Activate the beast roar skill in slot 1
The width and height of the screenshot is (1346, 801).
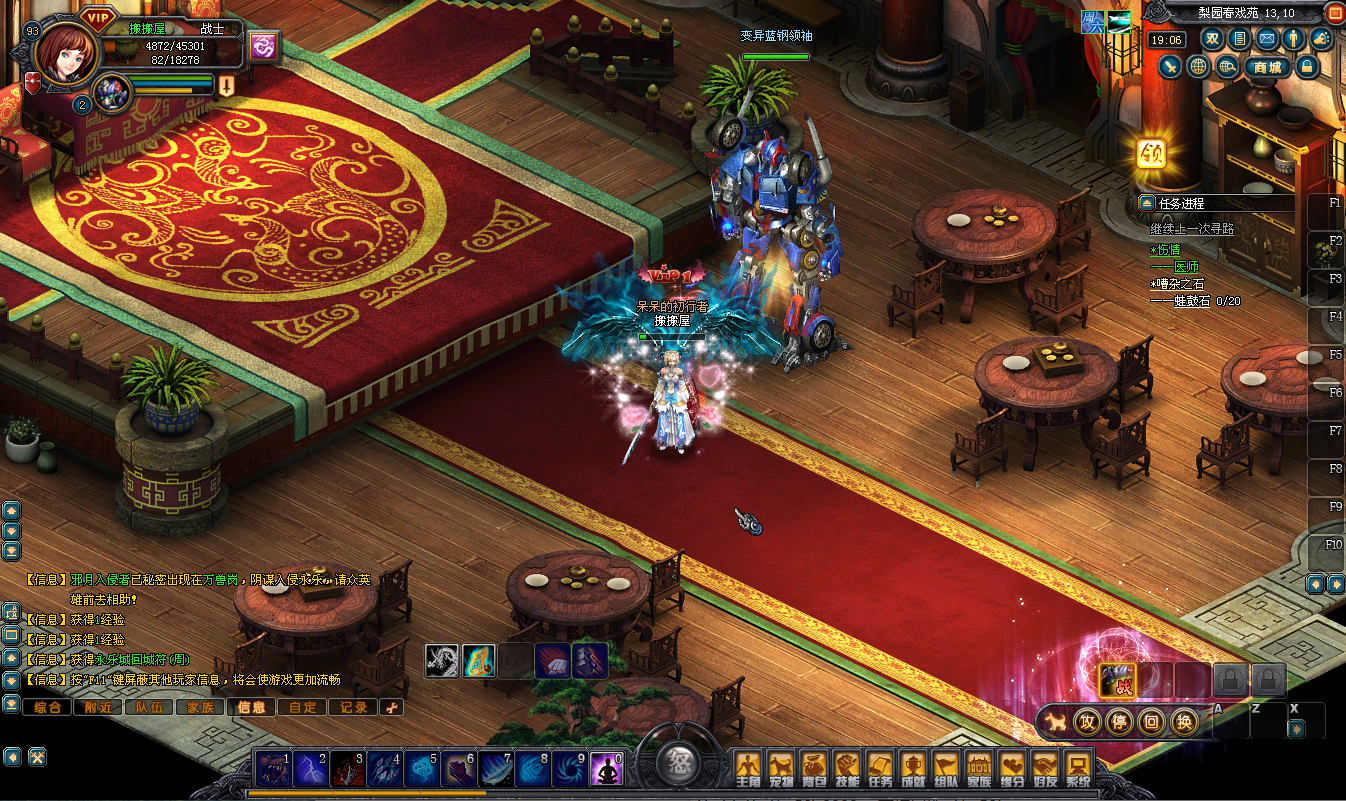(273, 768)
